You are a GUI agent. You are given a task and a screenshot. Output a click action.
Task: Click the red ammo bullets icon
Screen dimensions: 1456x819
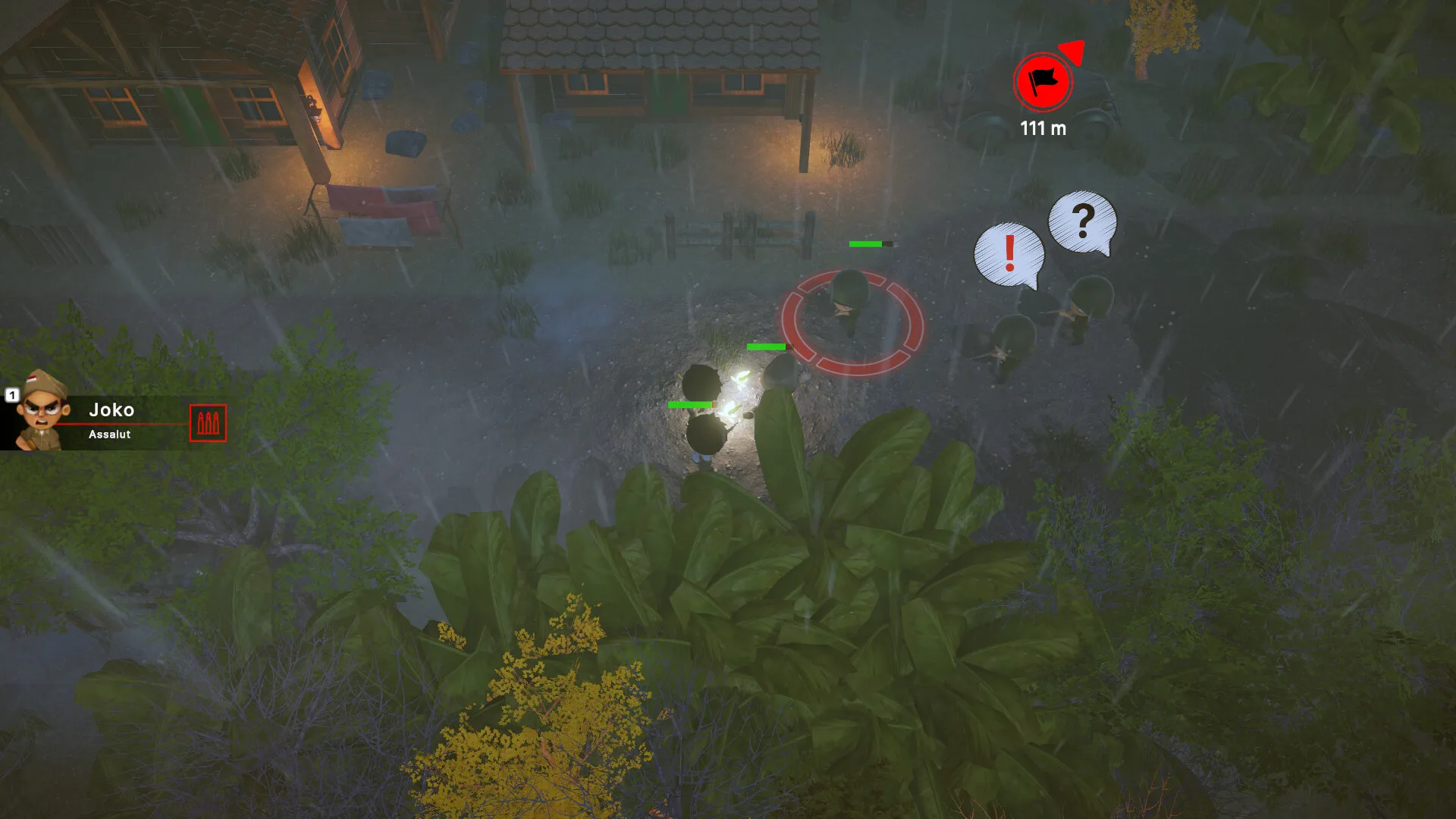(208, 423)
